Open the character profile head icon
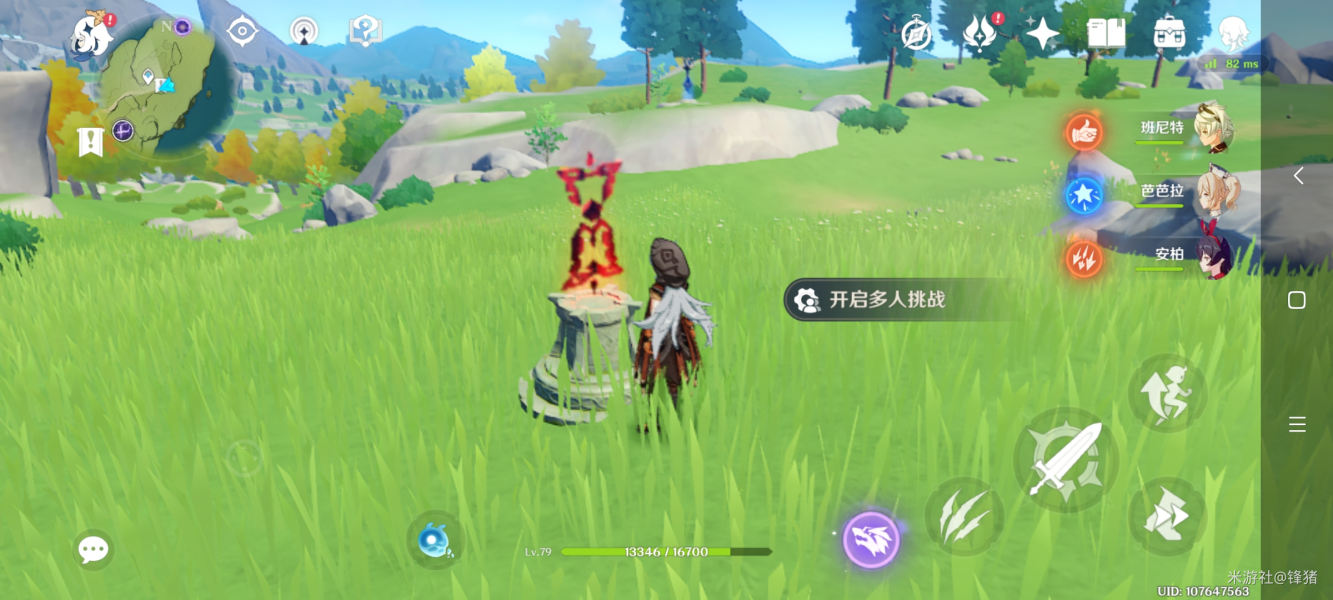1333x600 pixels. point(1233,34)
